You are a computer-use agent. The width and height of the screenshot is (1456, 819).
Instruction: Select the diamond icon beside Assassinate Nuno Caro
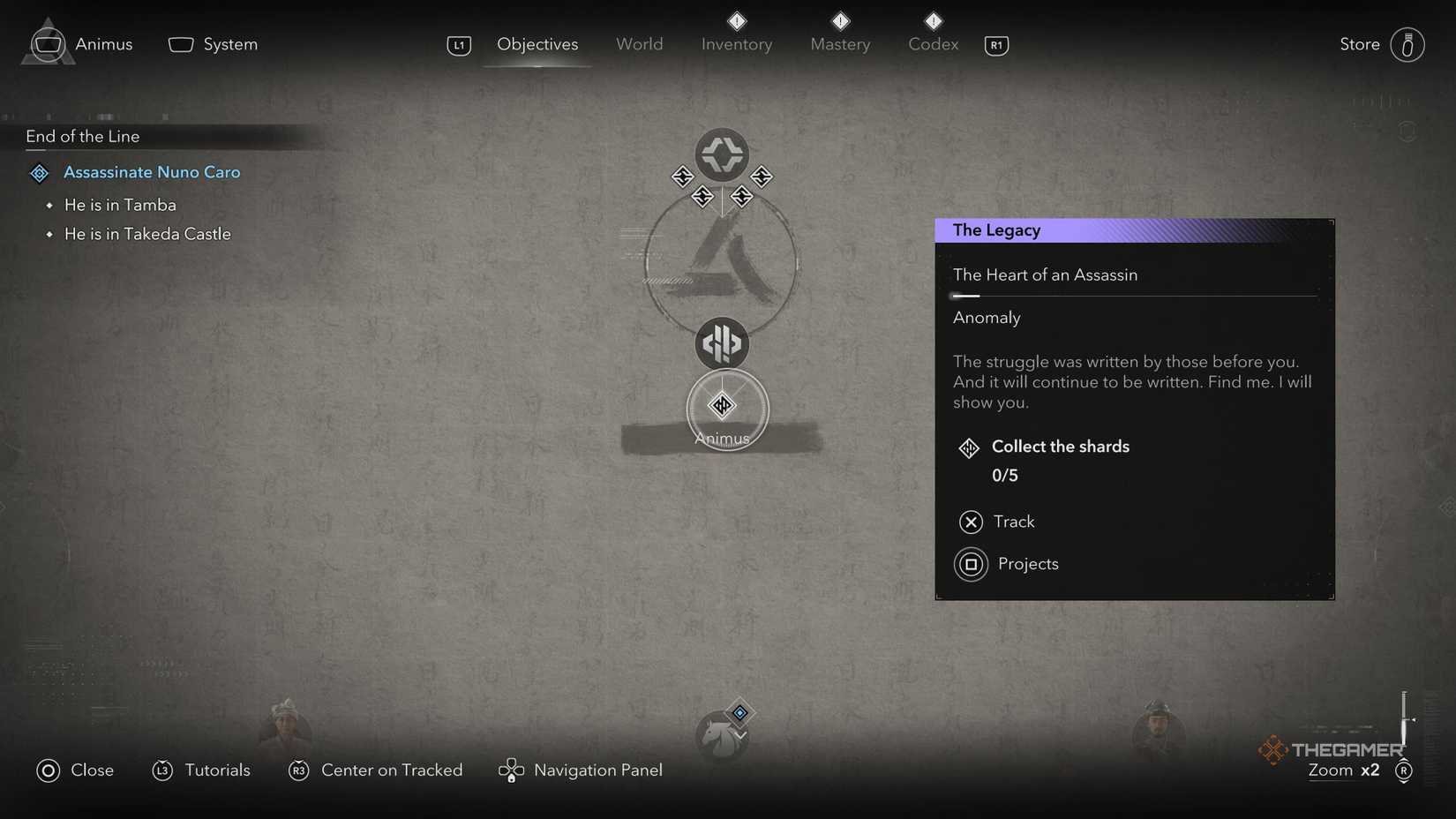tap(39, 173)
